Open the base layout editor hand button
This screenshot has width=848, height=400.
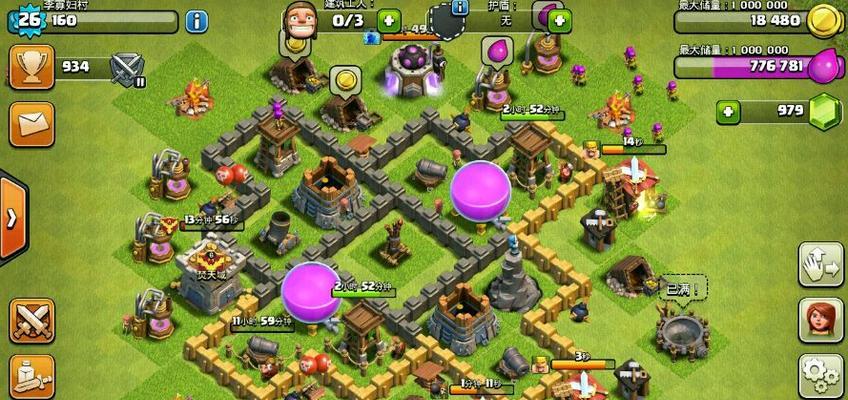(x=820, y=264)
